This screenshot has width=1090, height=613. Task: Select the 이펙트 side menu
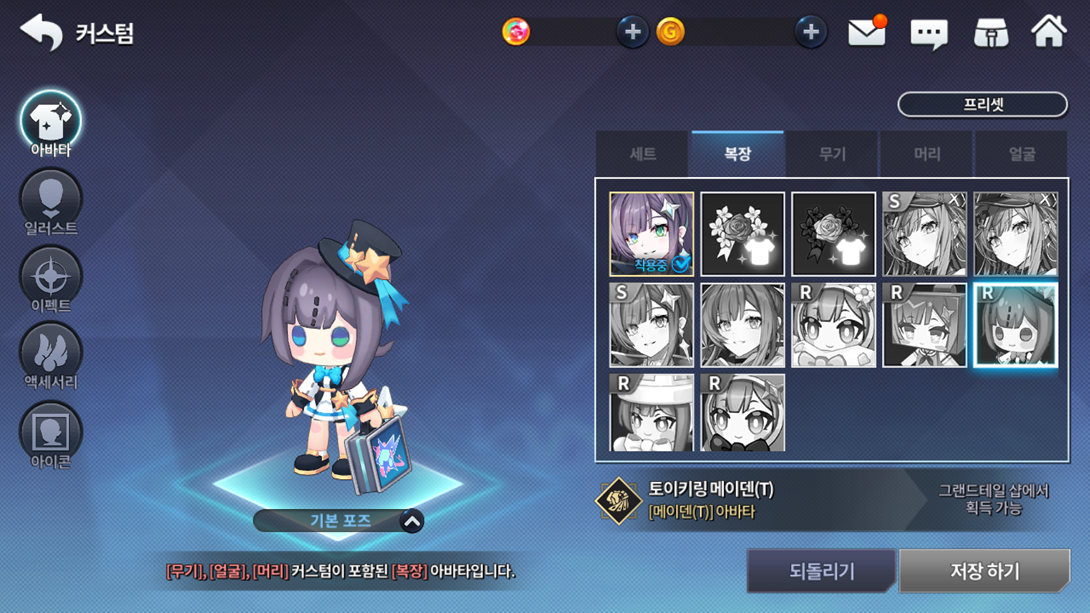51,280
